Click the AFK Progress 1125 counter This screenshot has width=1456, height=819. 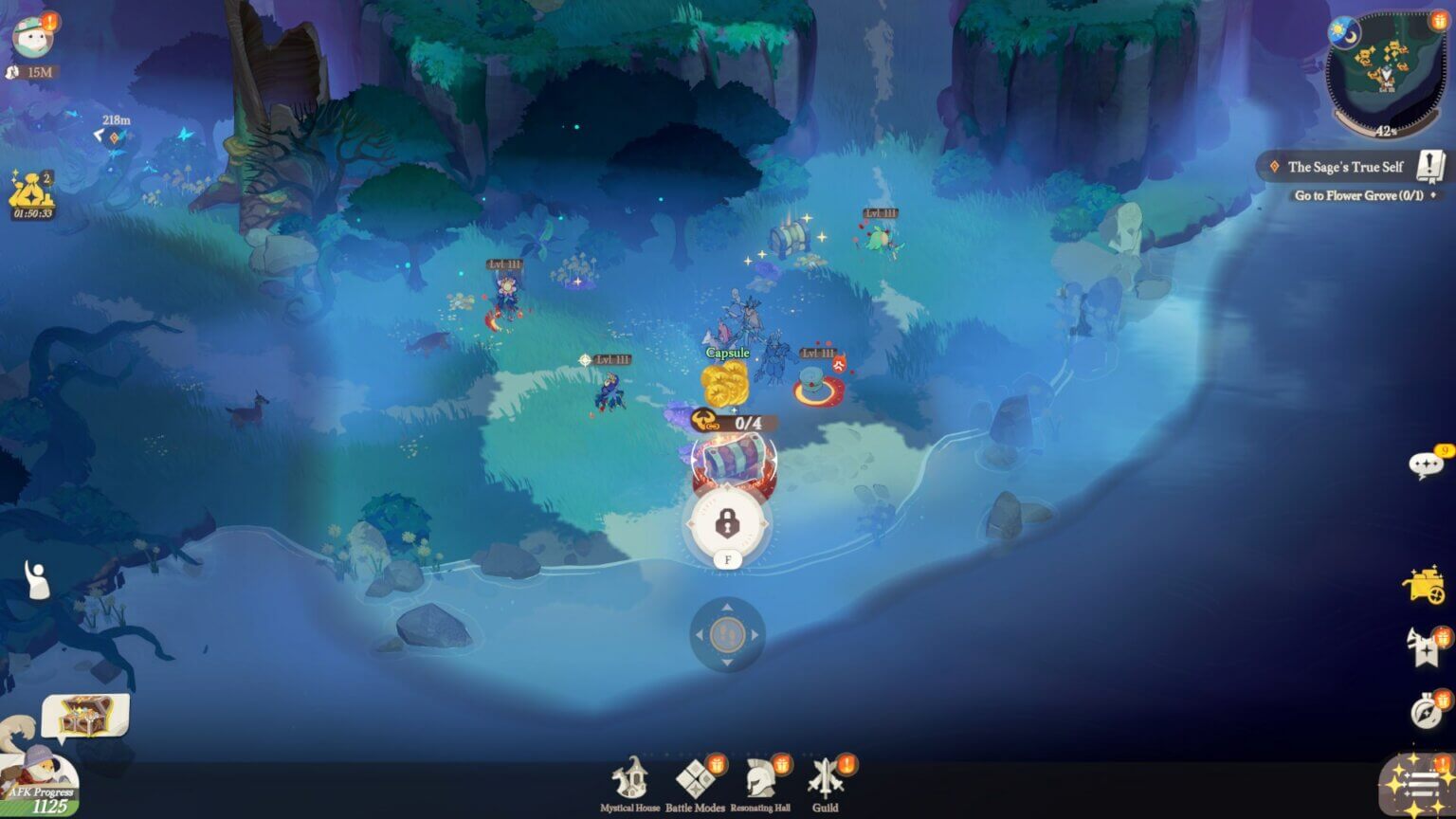(43, 793)
